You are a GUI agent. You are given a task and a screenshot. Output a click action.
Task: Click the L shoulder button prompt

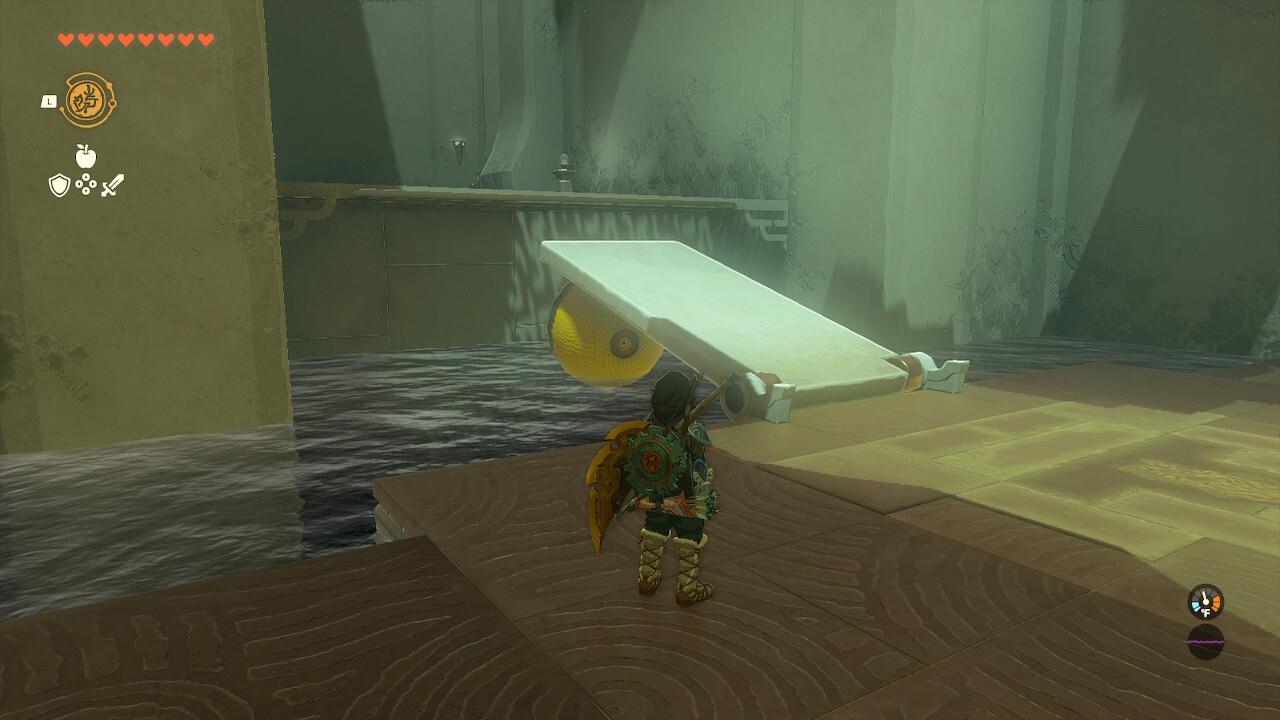click(x=48, y=100)
